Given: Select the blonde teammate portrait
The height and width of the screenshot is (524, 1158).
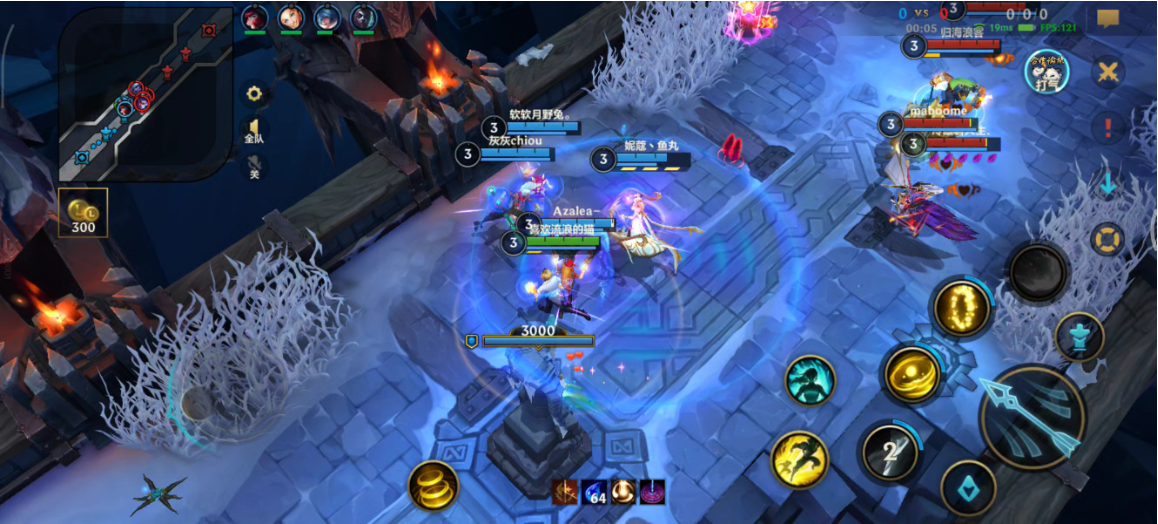Looking at the screenshot, I should pyautogui.click(x=290, y=17).
